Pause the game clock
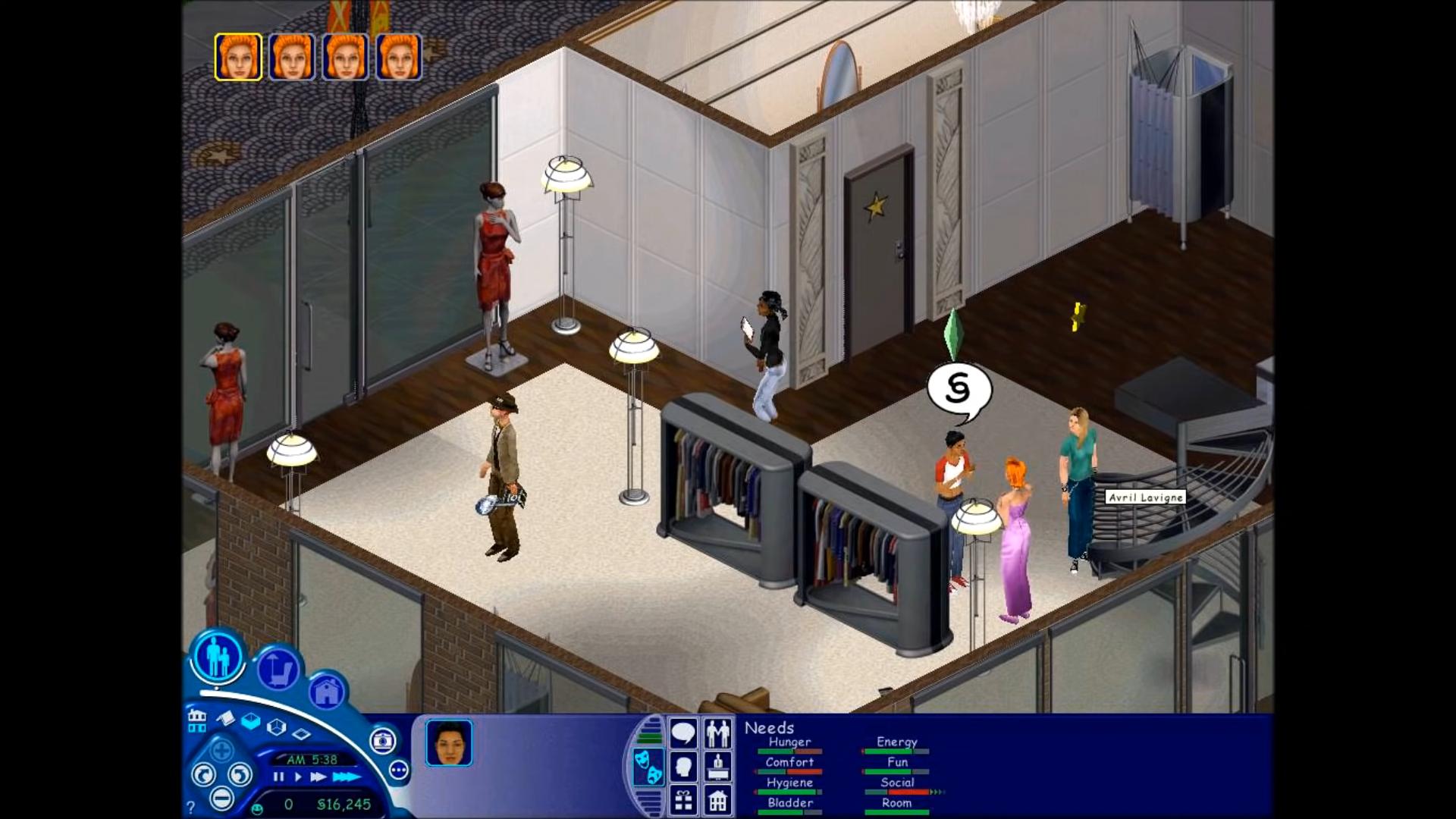The height and width of the screenshot is (819, 1456). [278, 776]
